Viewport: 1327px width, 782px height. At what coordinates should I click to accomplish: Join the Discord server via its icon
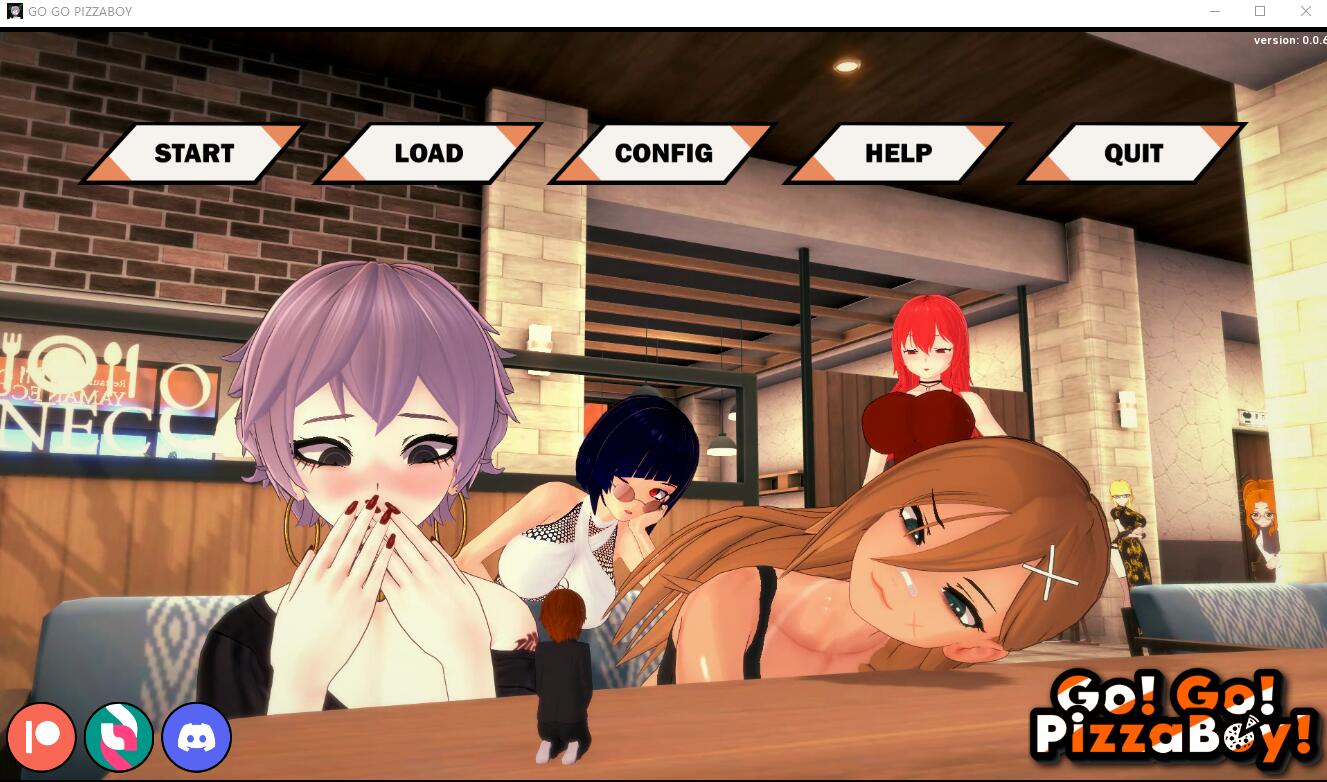point(196,737)
